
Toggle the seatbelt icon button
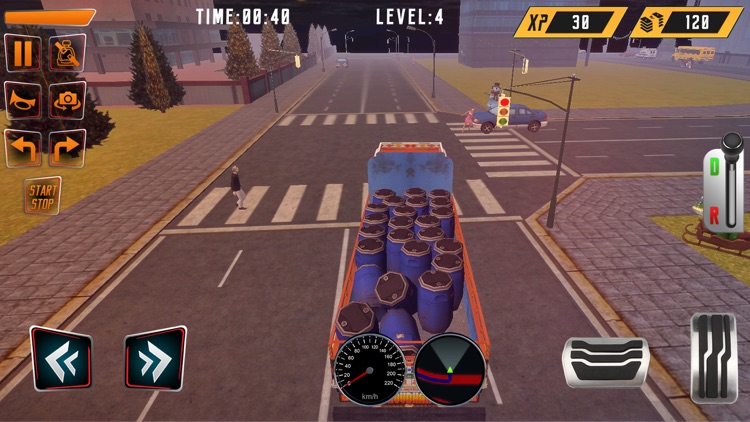coord(67,52)
